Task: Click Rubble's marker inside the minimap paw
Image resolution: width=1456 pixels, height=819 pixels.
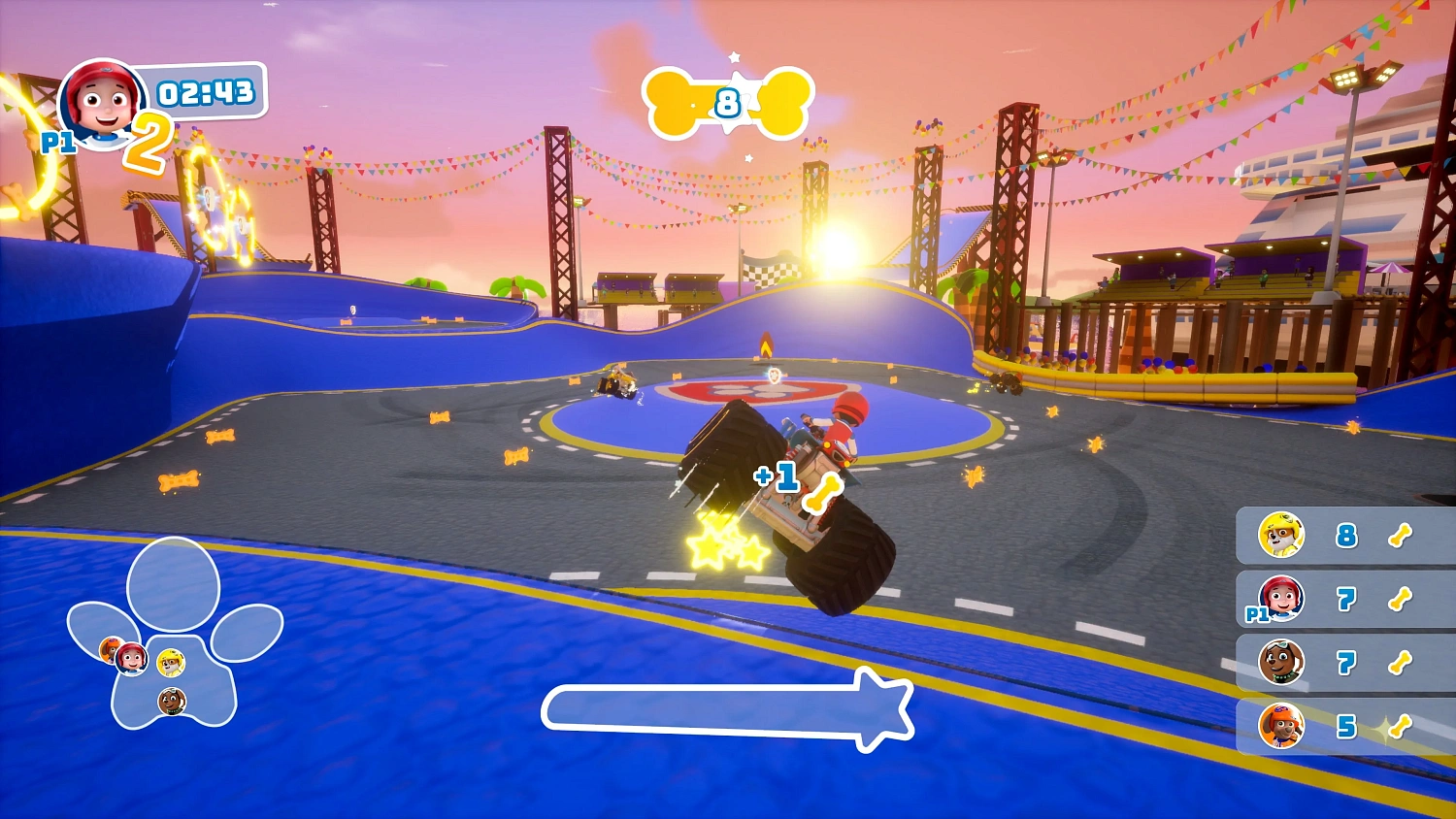Action: [171, 663]
